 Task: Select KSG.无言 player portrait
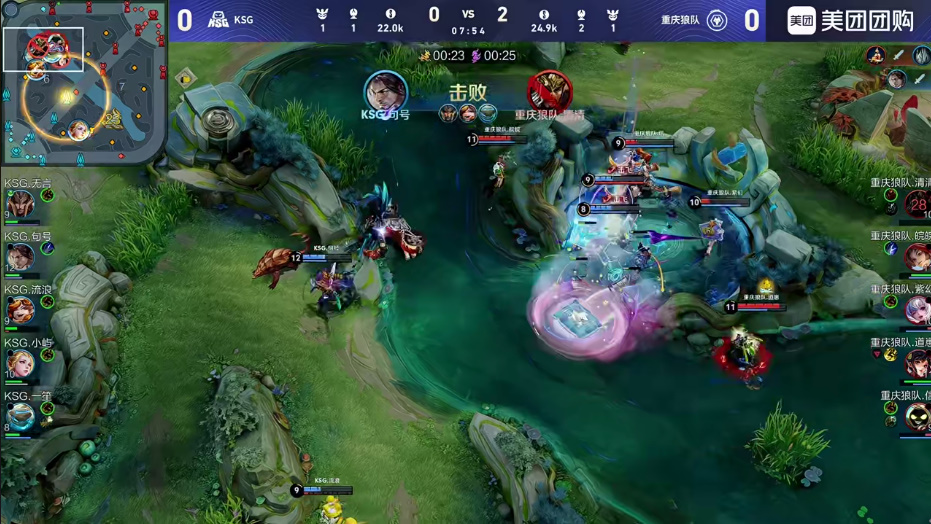tap(20, 204)
